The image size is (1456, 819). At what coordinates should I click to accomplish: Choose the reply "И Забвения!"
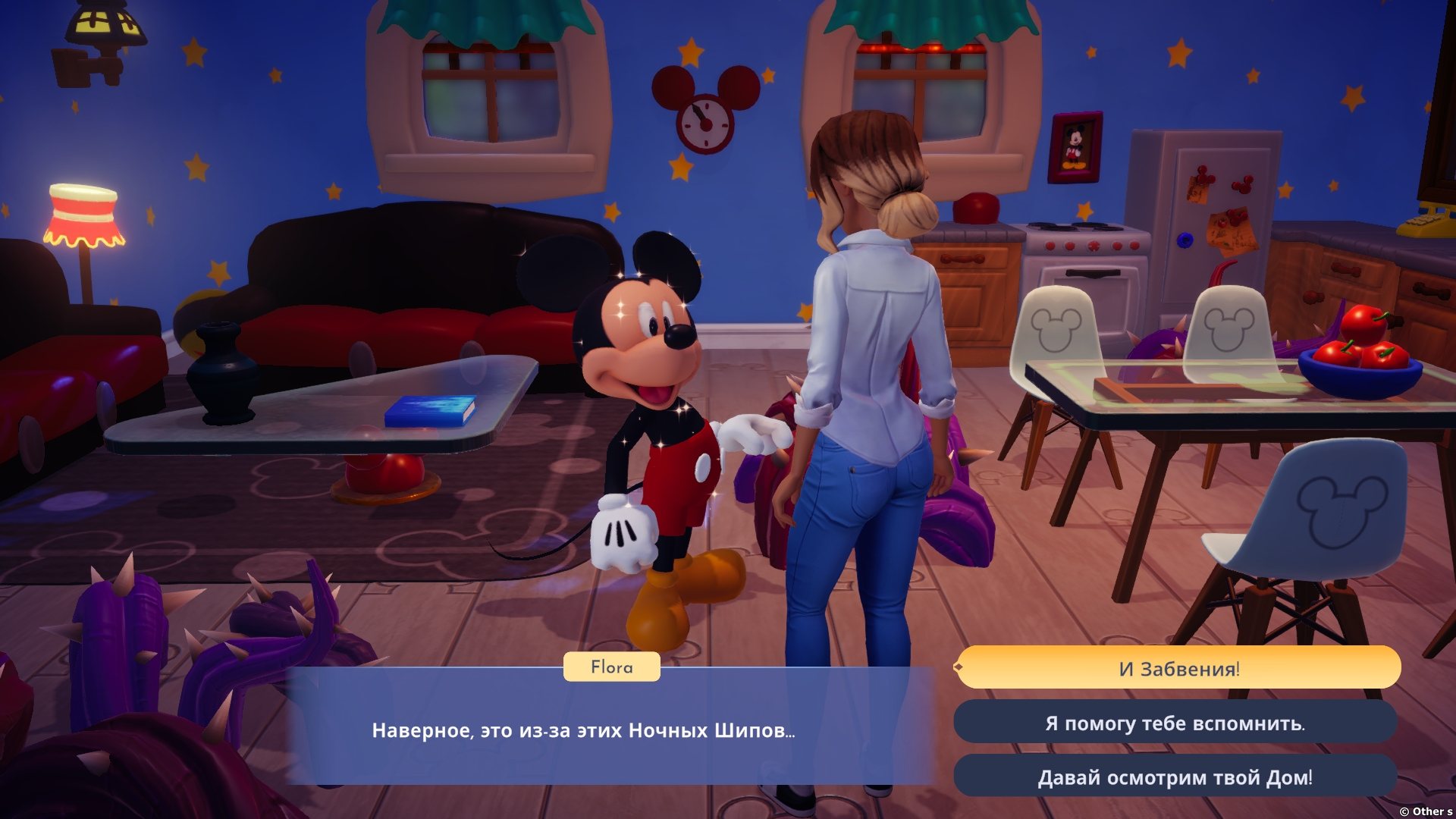(1178, 668)
